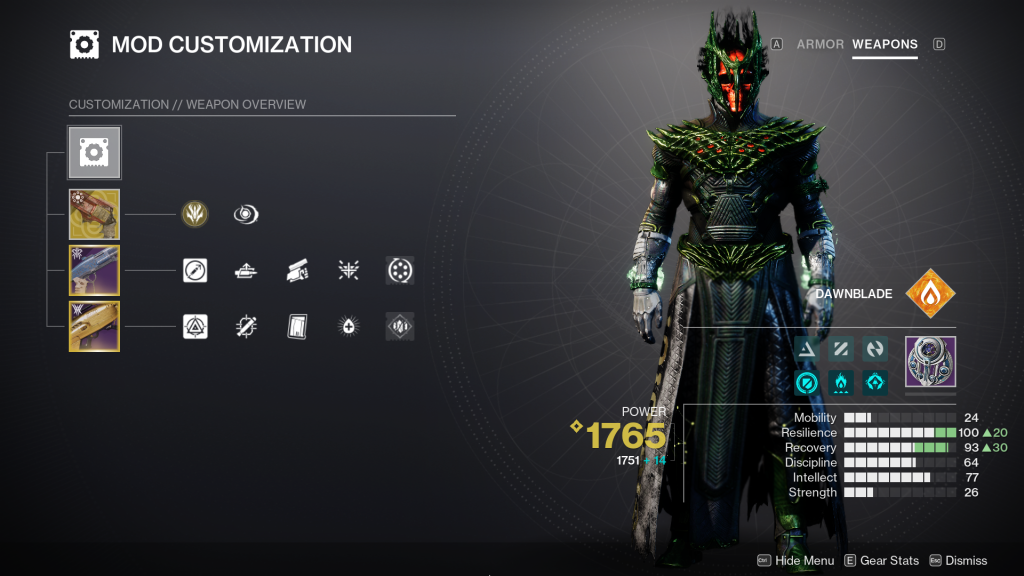1024x576 pixels.
Task: Select the heavy weapon's triangle frame perk
Action: tap(195, 326)
